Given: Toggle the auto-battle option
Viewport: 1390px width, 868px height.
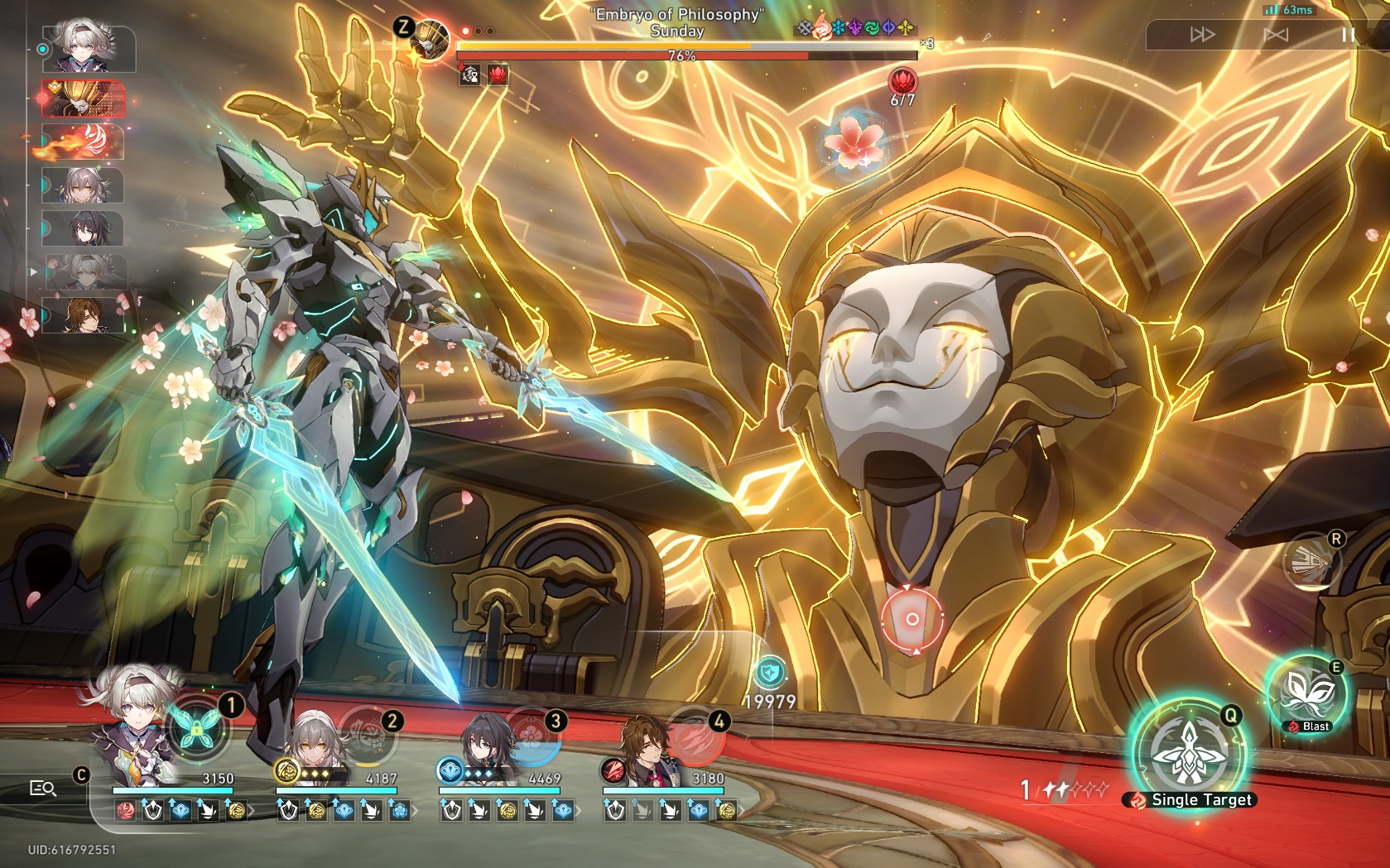Looking at the screenshot, I should 1276,35.
